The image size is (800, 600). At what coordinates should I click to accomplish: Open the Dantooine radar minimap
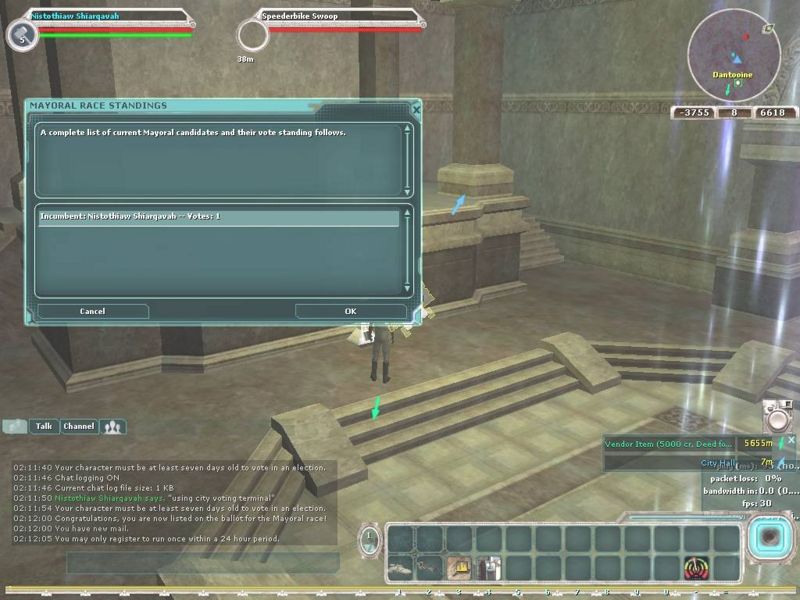[735, 55]
